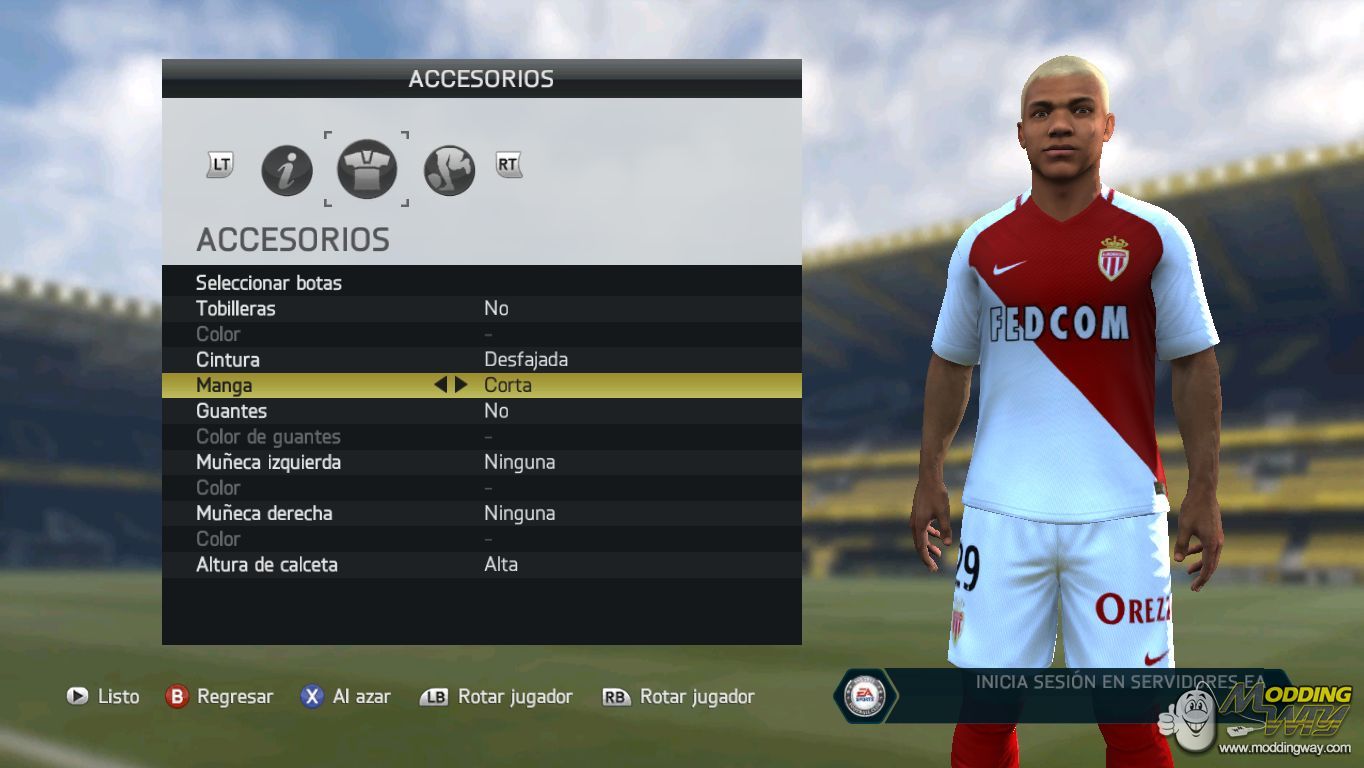This screenshot has height=768, width=1364.
Task: Highlight the Muñeca derecha option
Action: [x=264, y=513]
